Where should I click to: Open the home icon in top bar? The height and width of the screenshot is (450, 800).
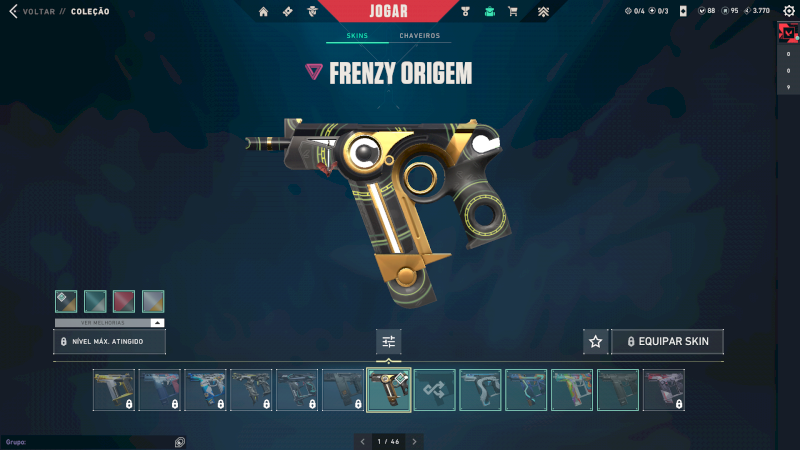point(264,12)
